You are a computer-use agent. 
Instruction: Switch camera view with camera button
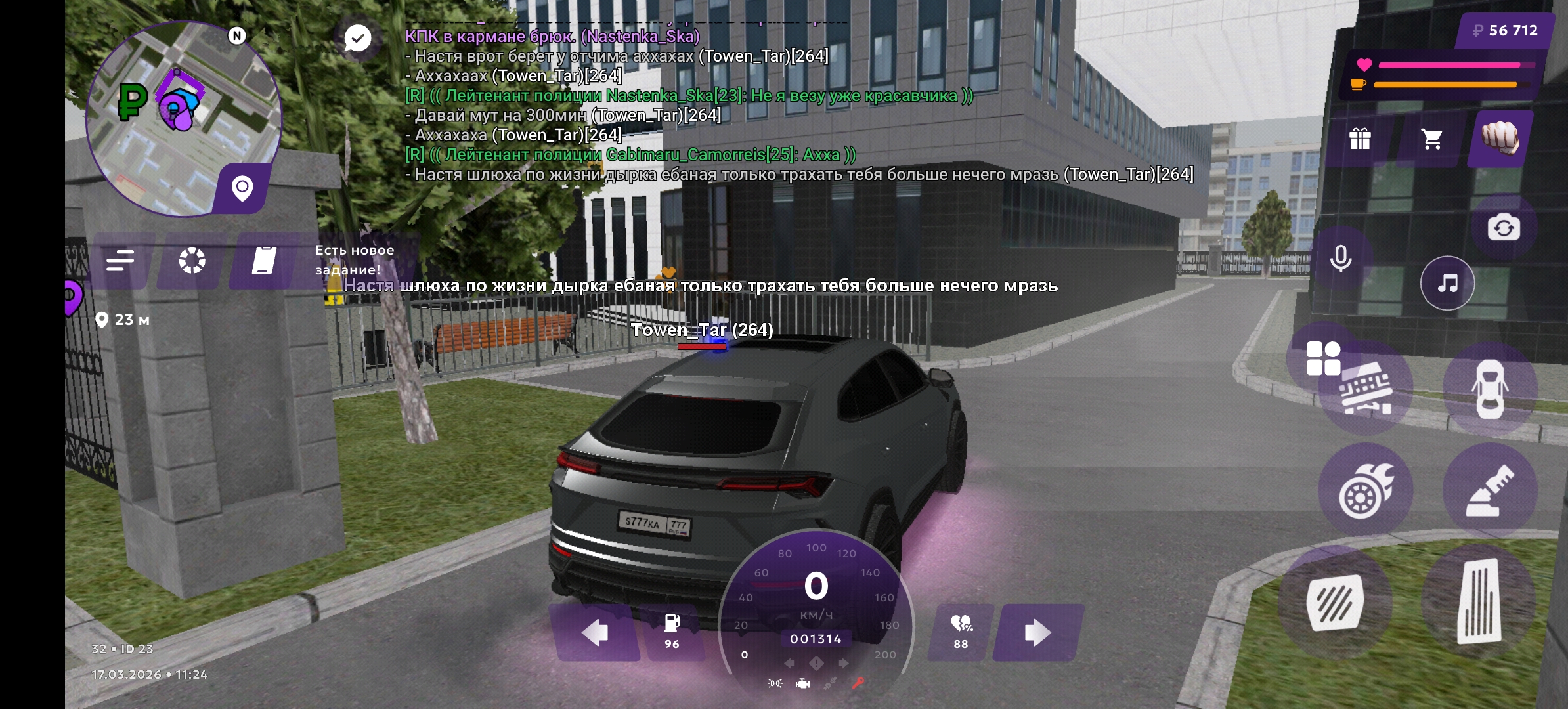point(1504,228)
